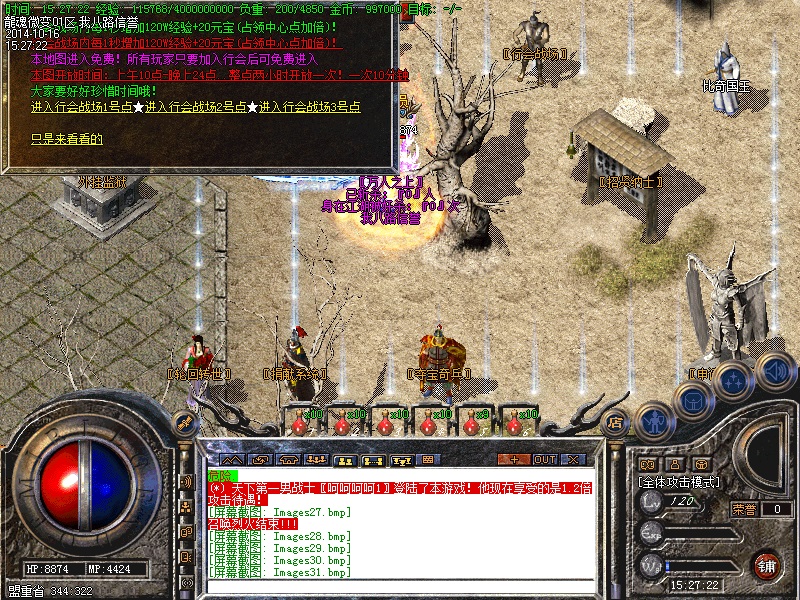Screen dimensions: 800x600
Task: Choose the 进入行会战场1号点 dialogue link
Action: (82, 107)
